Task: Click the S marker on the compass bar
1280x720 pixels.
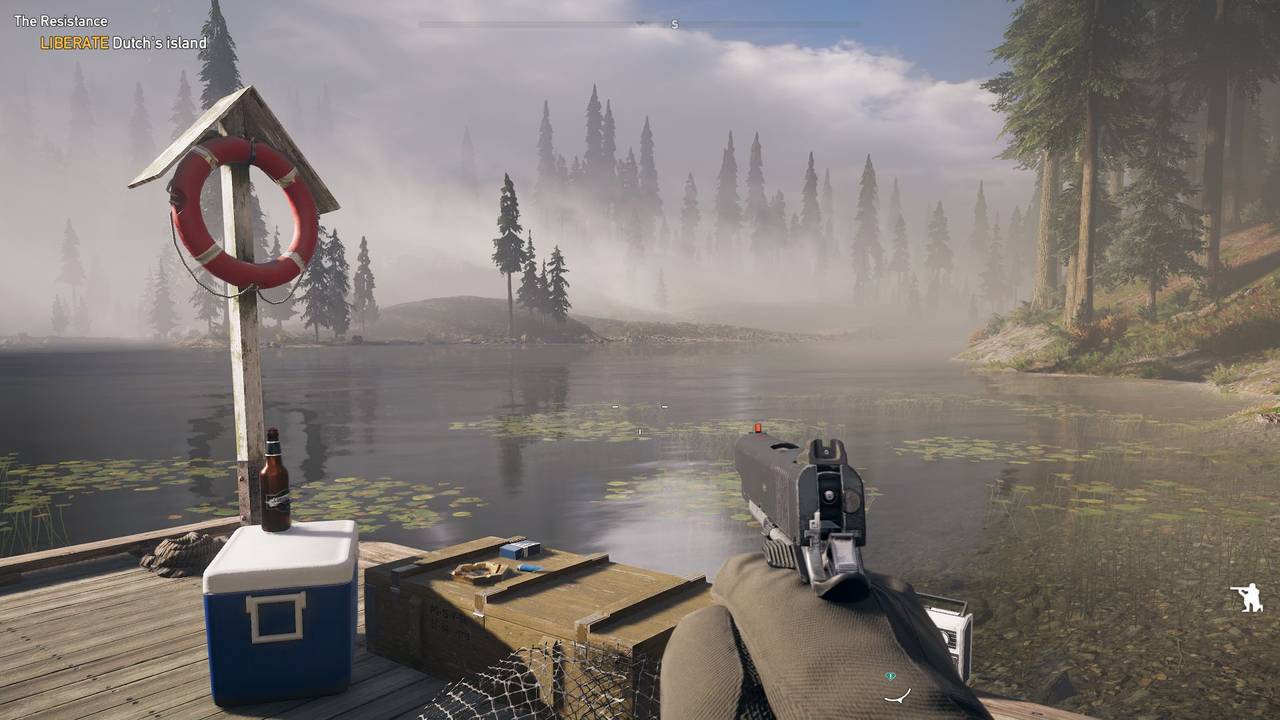Action: pyautogui.click(x=675, y=24)
